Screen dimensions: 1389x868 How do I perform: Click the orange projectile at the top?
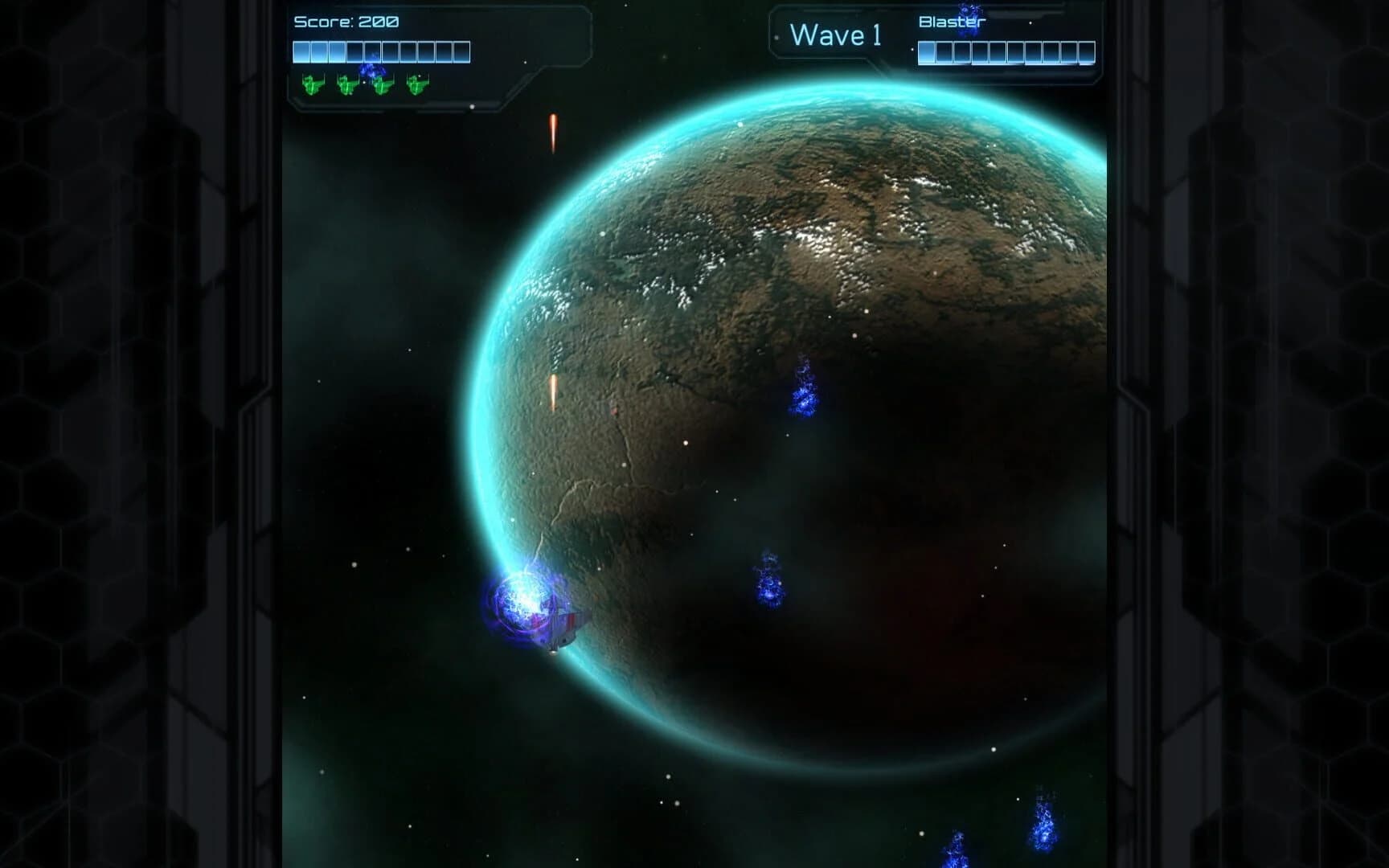(x=553, y=133)
